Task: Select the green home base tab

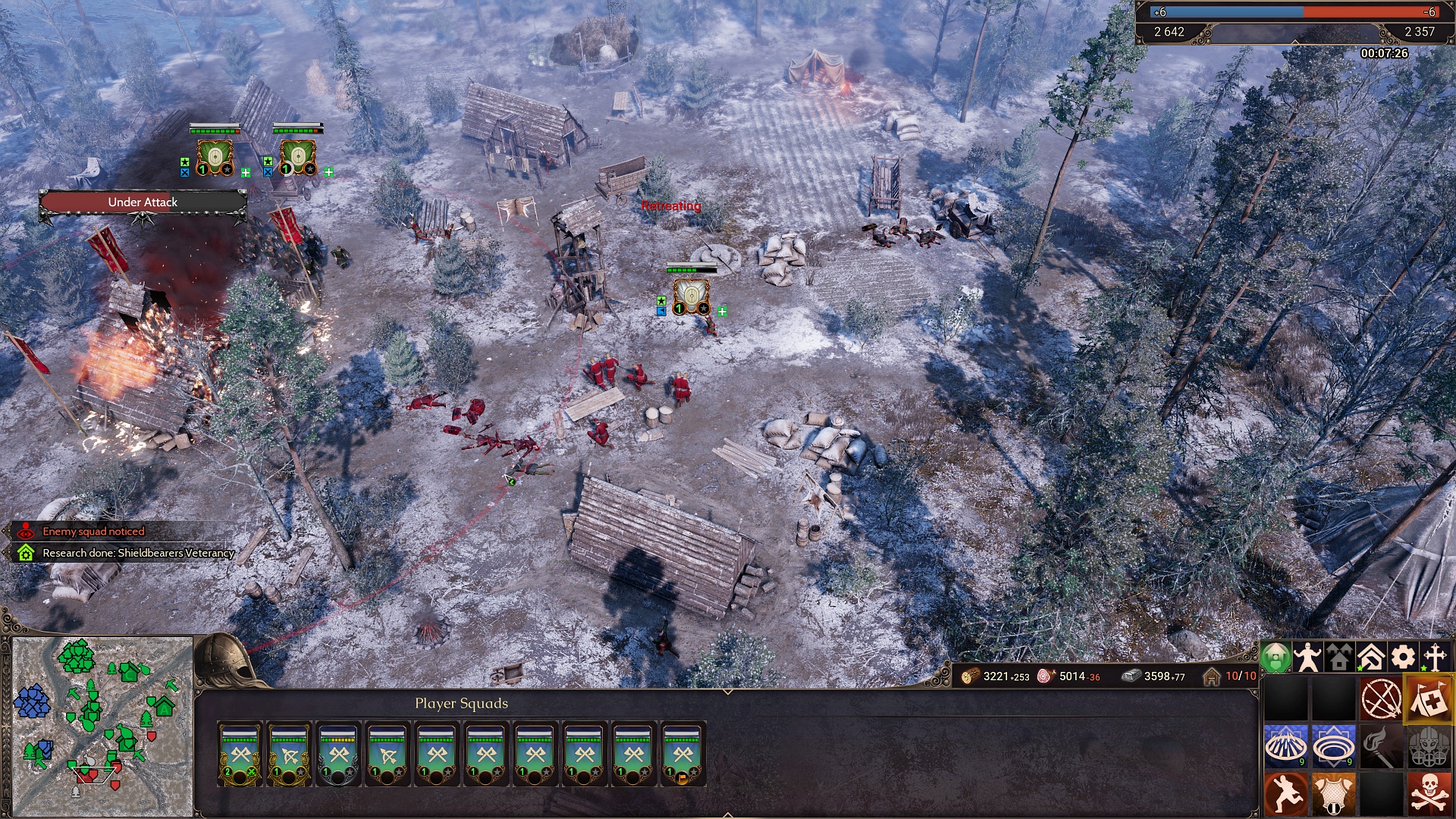Action: click(1276, 657)
